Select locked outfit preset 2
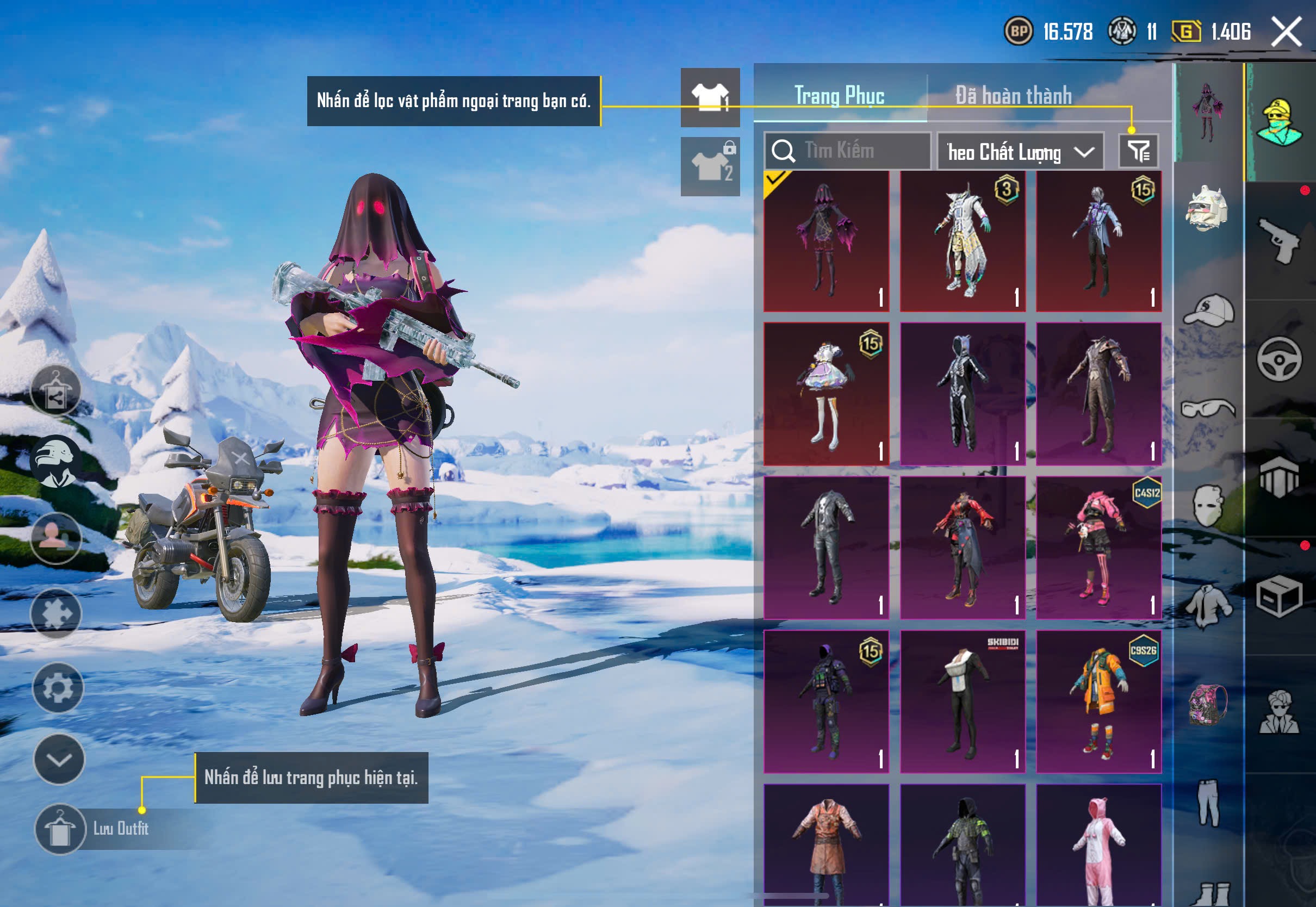 coord(710,166)
